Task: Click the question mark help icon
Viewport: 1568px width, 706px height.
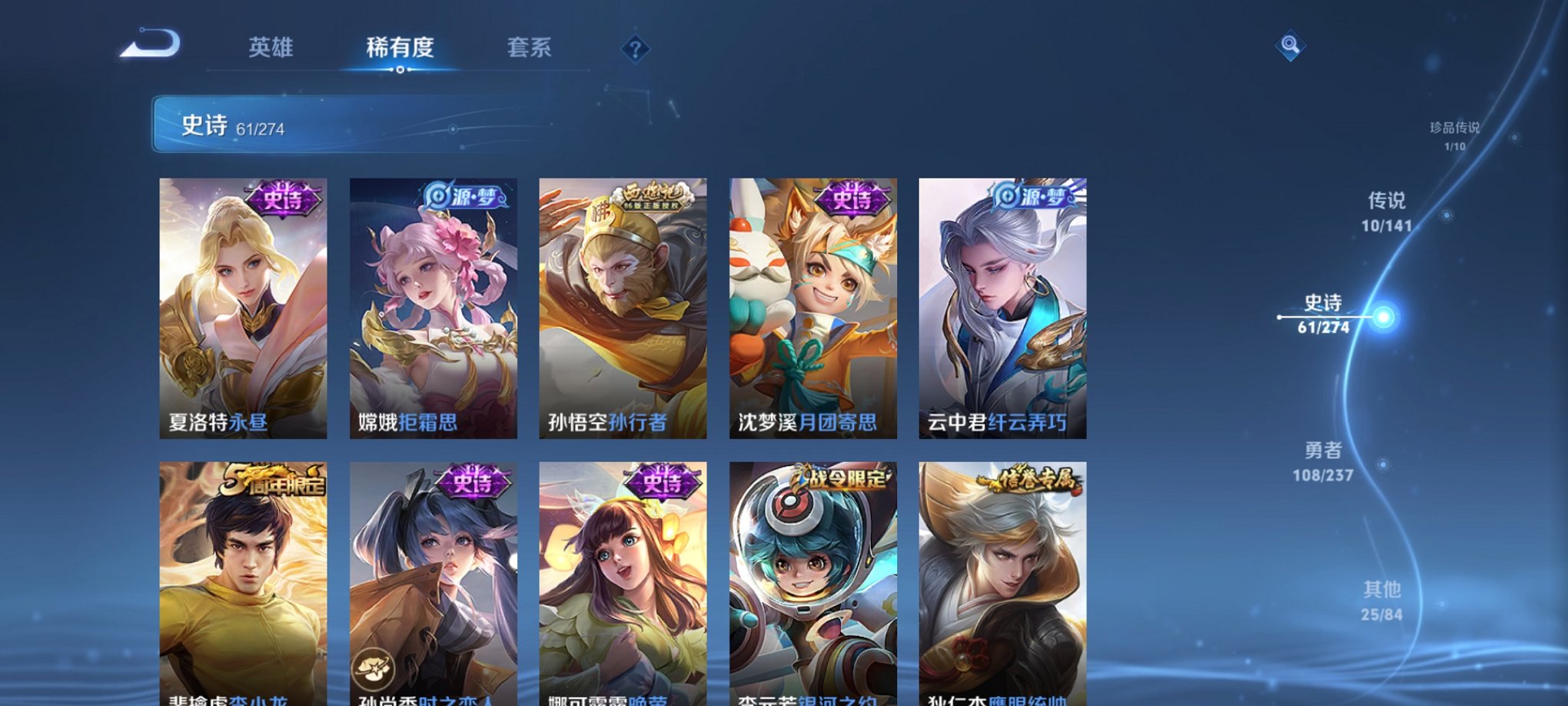Action: click(634, 50)
